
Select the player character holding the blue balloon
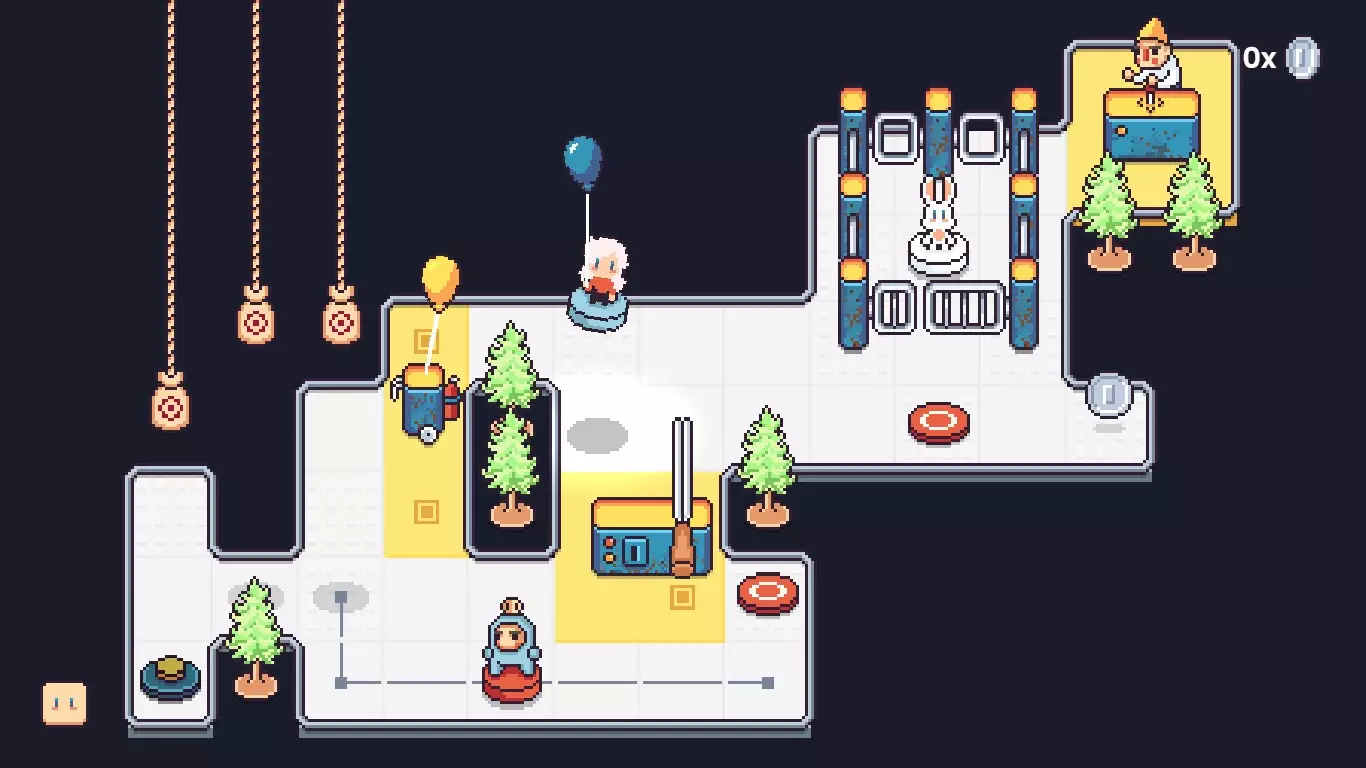pos(601,272)
